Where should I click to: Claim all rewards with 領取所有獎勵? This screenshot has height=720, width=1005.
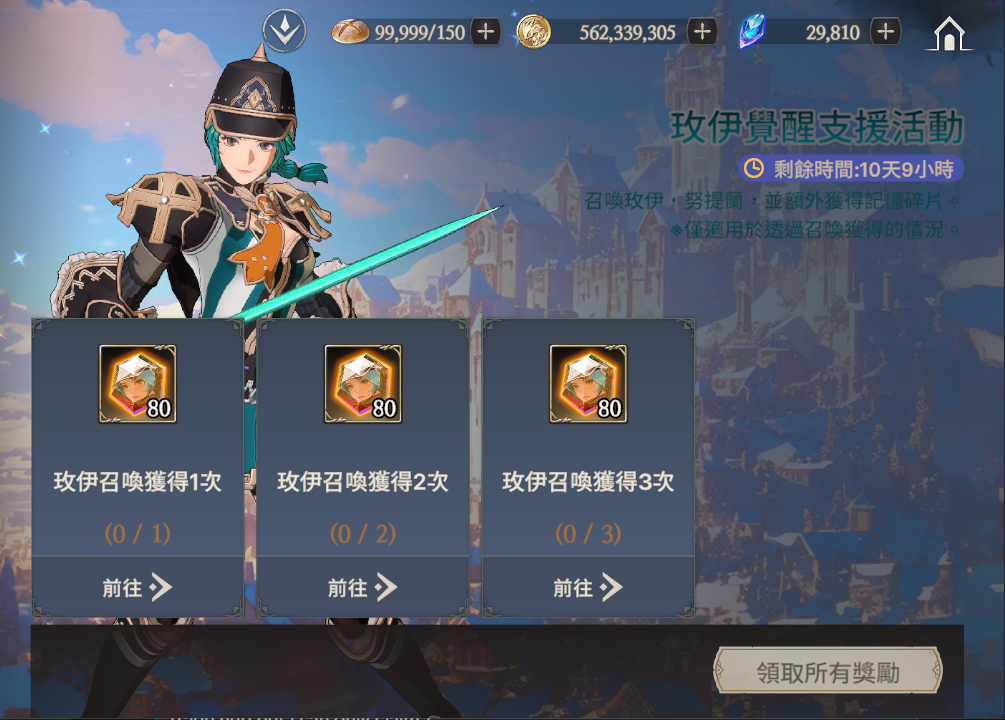827,672
